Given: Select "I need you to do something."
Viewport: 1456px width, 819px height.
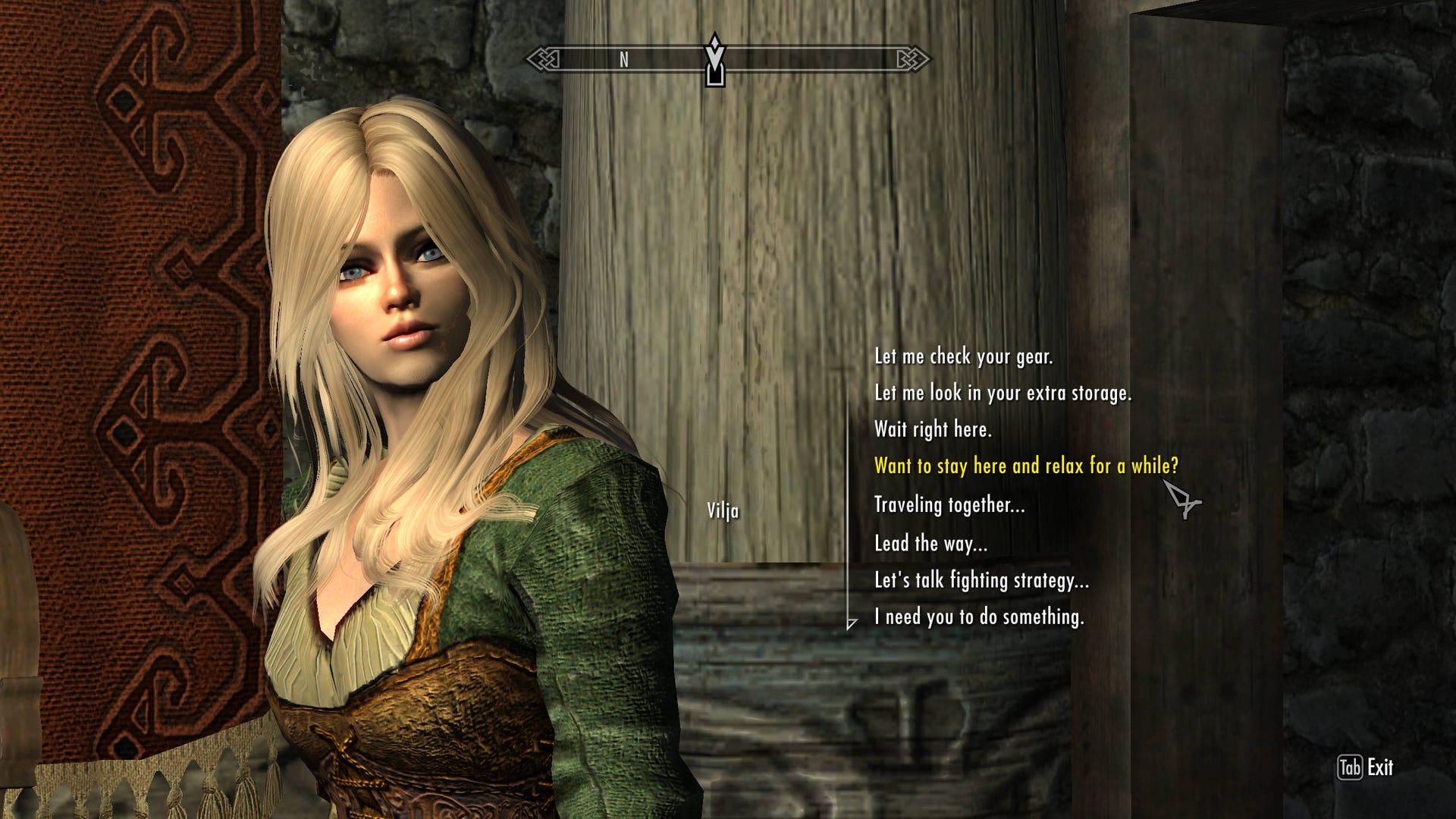Looking at the screenshot, I should pyautogui.click(x=978, y=617).
